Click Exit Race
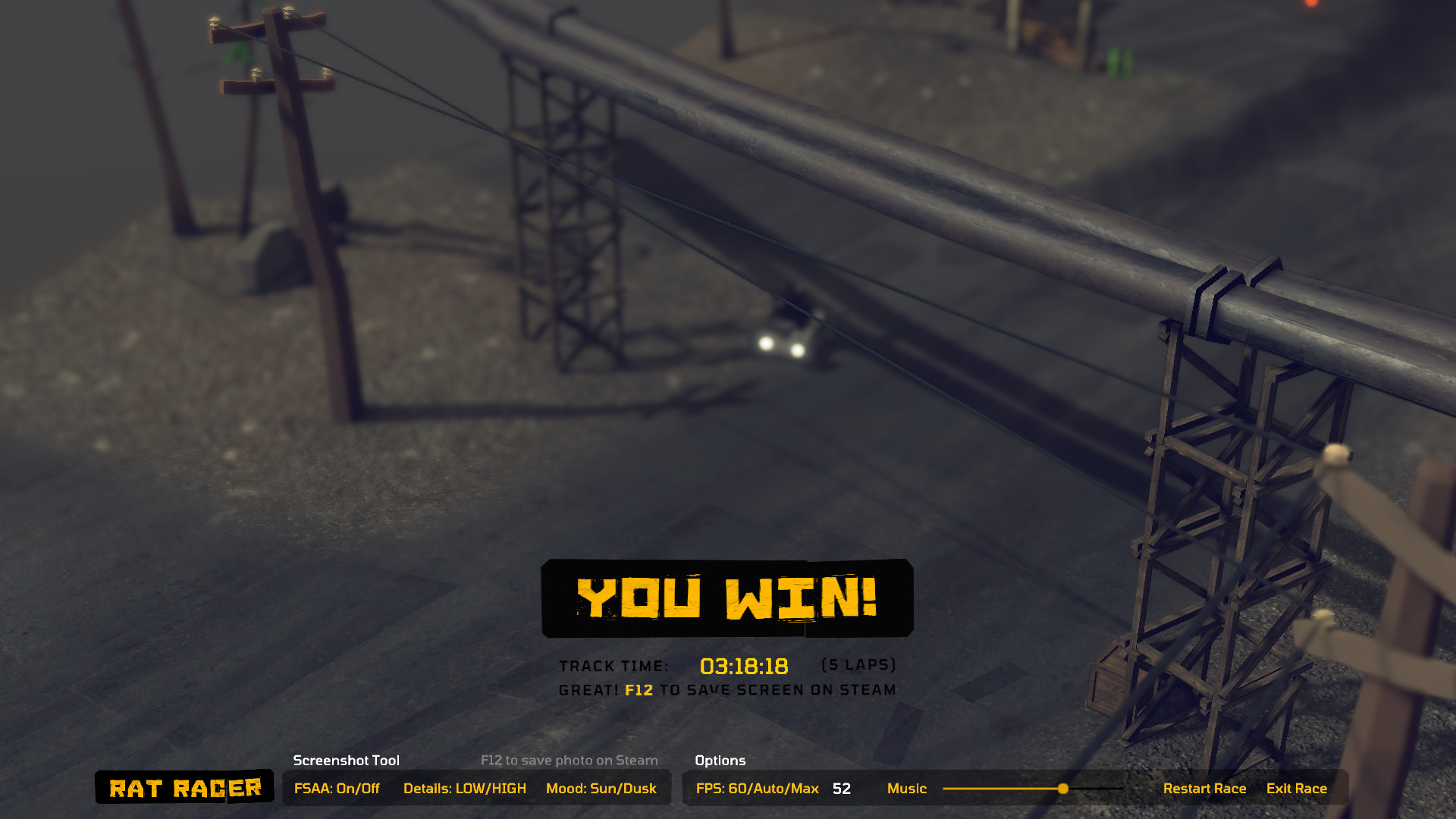 1297,788
